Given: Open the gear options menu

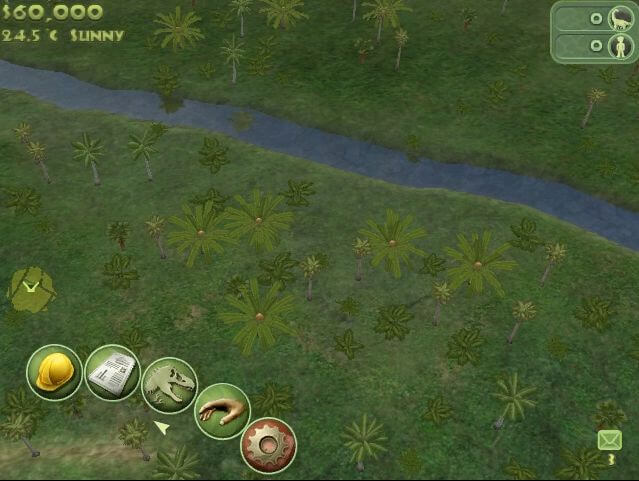Looking at the screenshot, I should pyautogui.click(x=270, y=444).
